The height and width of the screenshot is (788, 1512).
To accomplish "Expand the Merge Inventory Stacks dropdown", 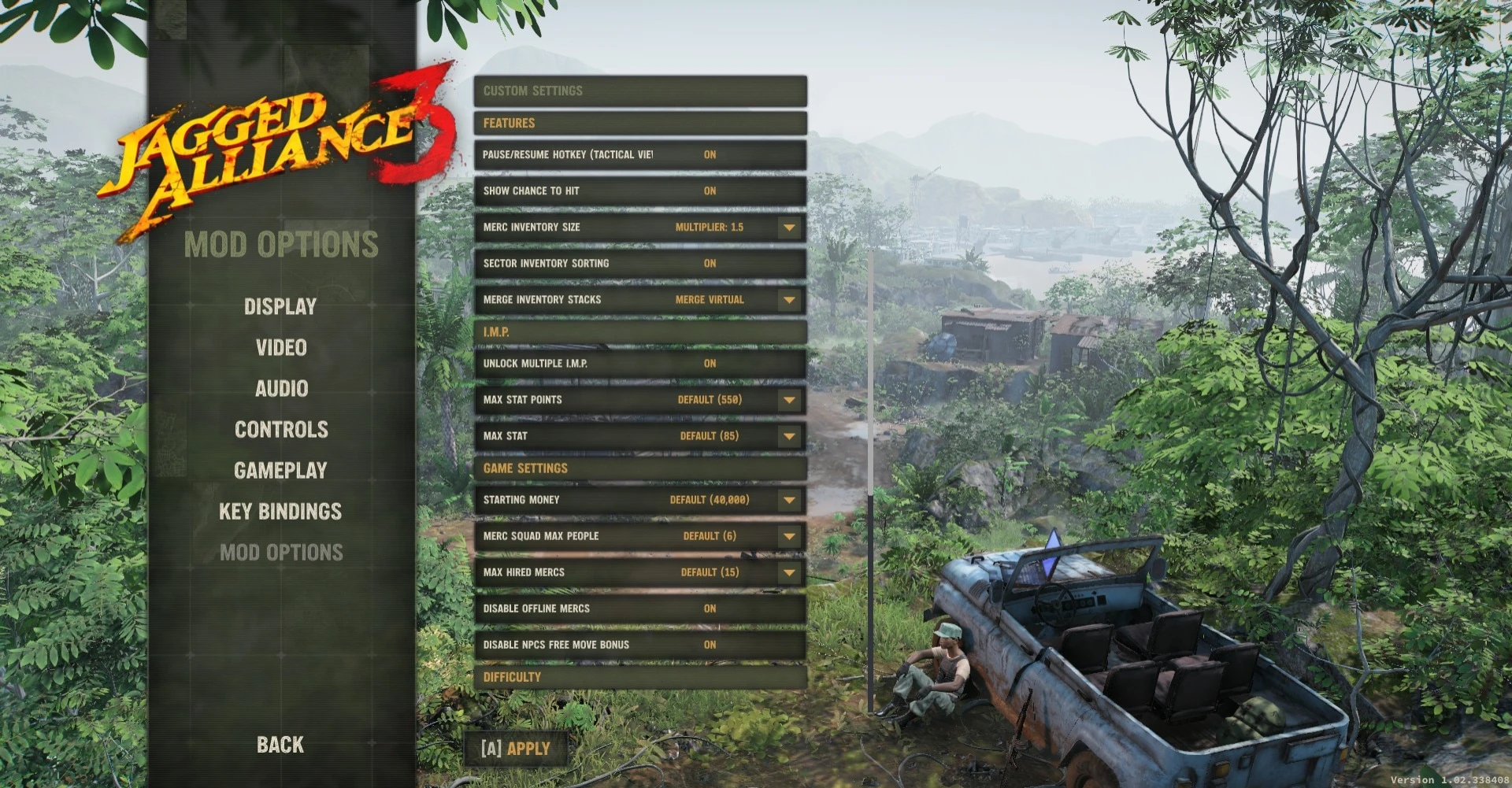I will (x=788, y=299).
